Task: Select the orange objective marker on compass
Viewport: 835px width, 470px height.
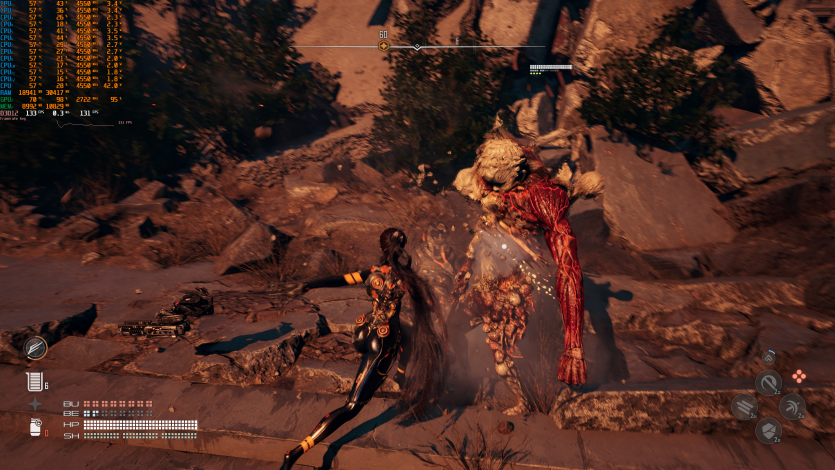Action: (383, 46)
